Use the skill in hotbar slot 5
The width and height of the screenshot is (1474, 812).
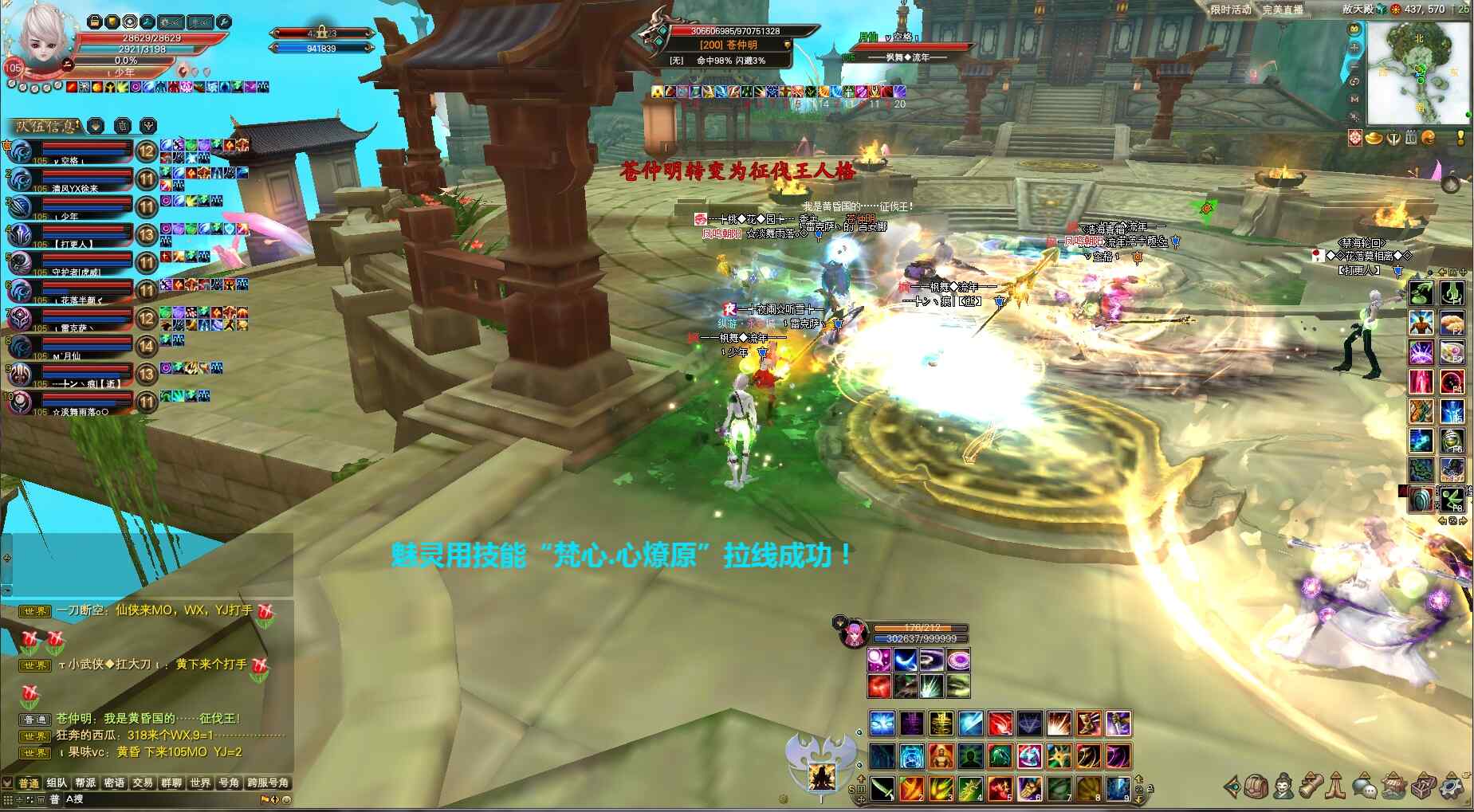[x=1000, y=788]
